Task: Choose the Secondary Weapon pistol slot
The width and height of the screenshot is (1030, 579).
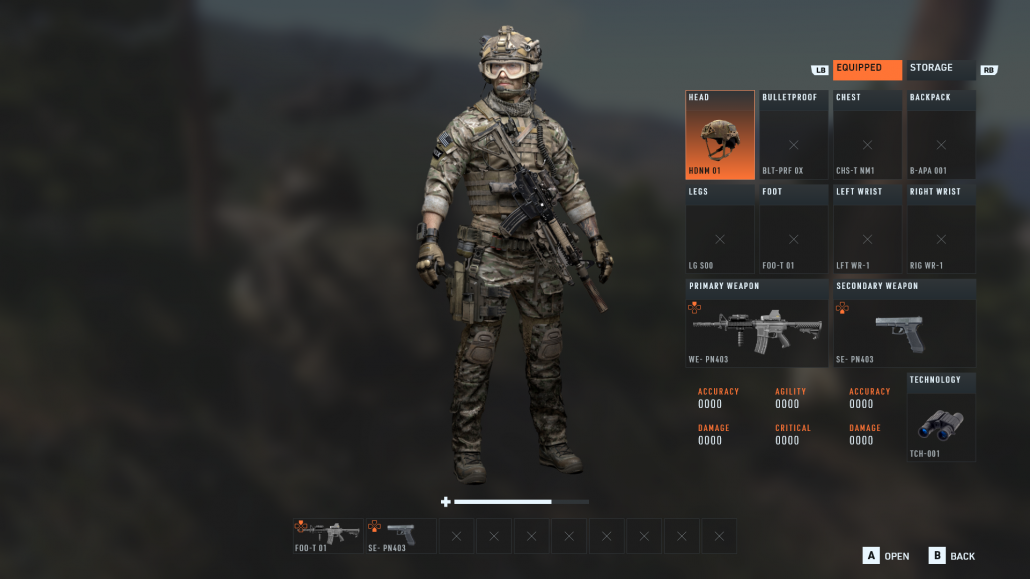Action: point(904,323)
